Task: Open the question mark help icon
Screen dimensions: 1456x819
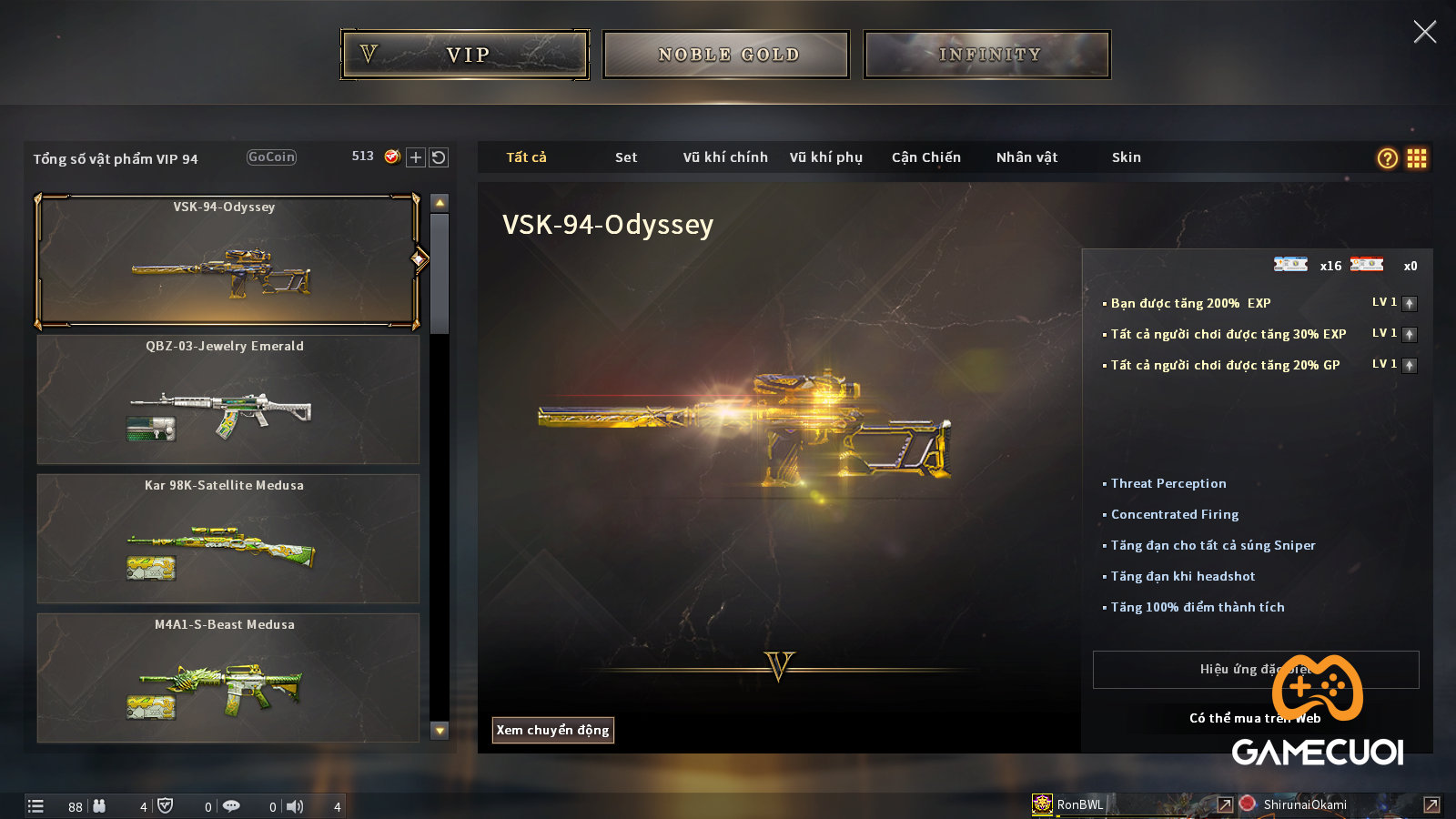Action: pyautogui.click(x=1387, y=158)
